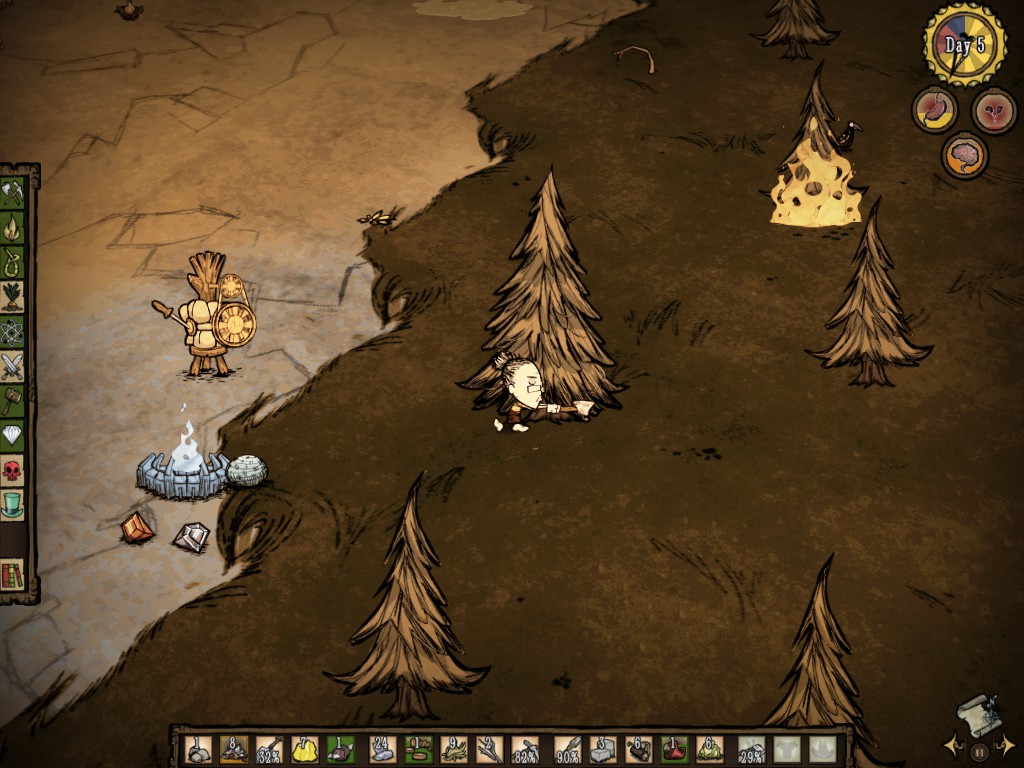This screenshot has width=1024, height=768.
Task: Select the flint stack of 24
Action: [x=382, y=749]
